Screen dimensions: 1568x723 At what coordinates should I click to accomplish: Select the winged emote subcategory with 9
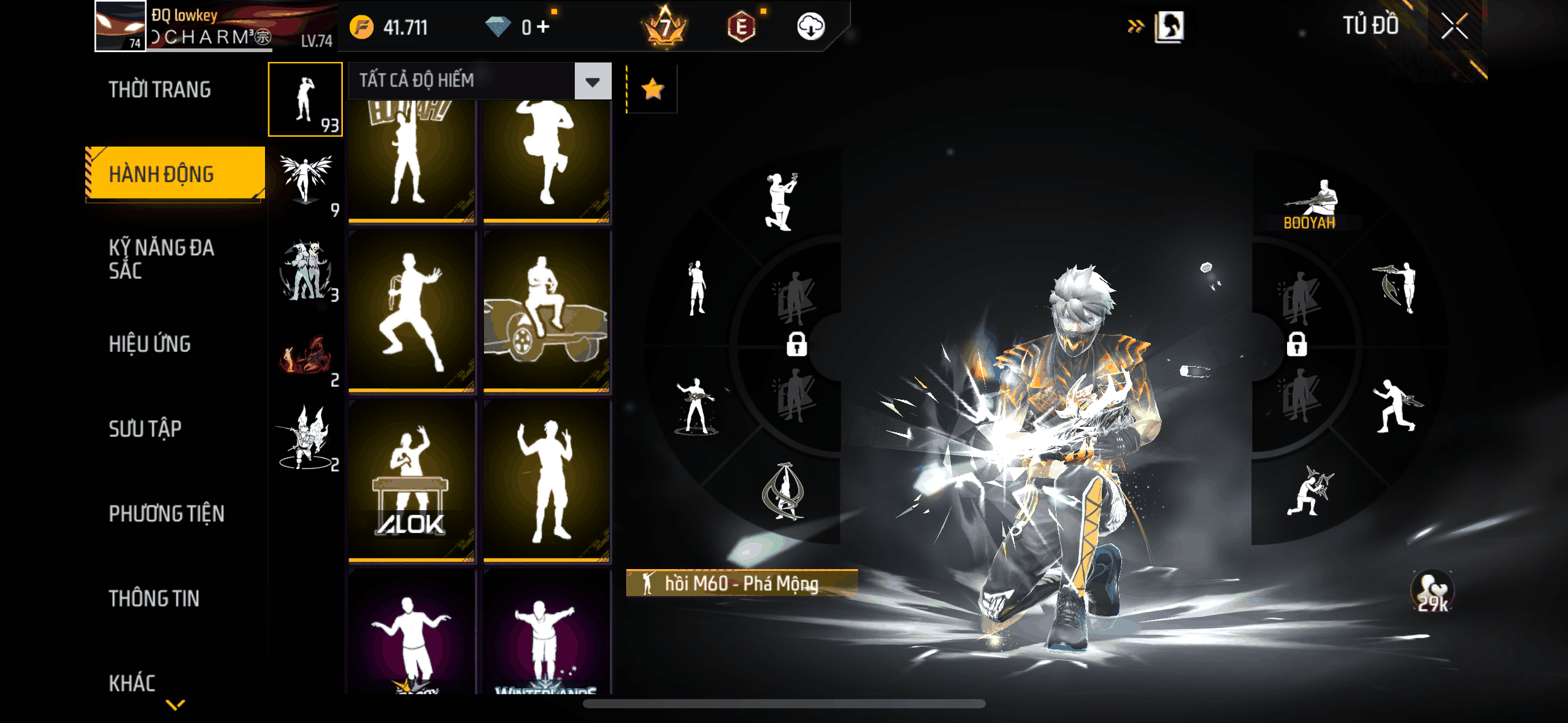pos(306,182)
